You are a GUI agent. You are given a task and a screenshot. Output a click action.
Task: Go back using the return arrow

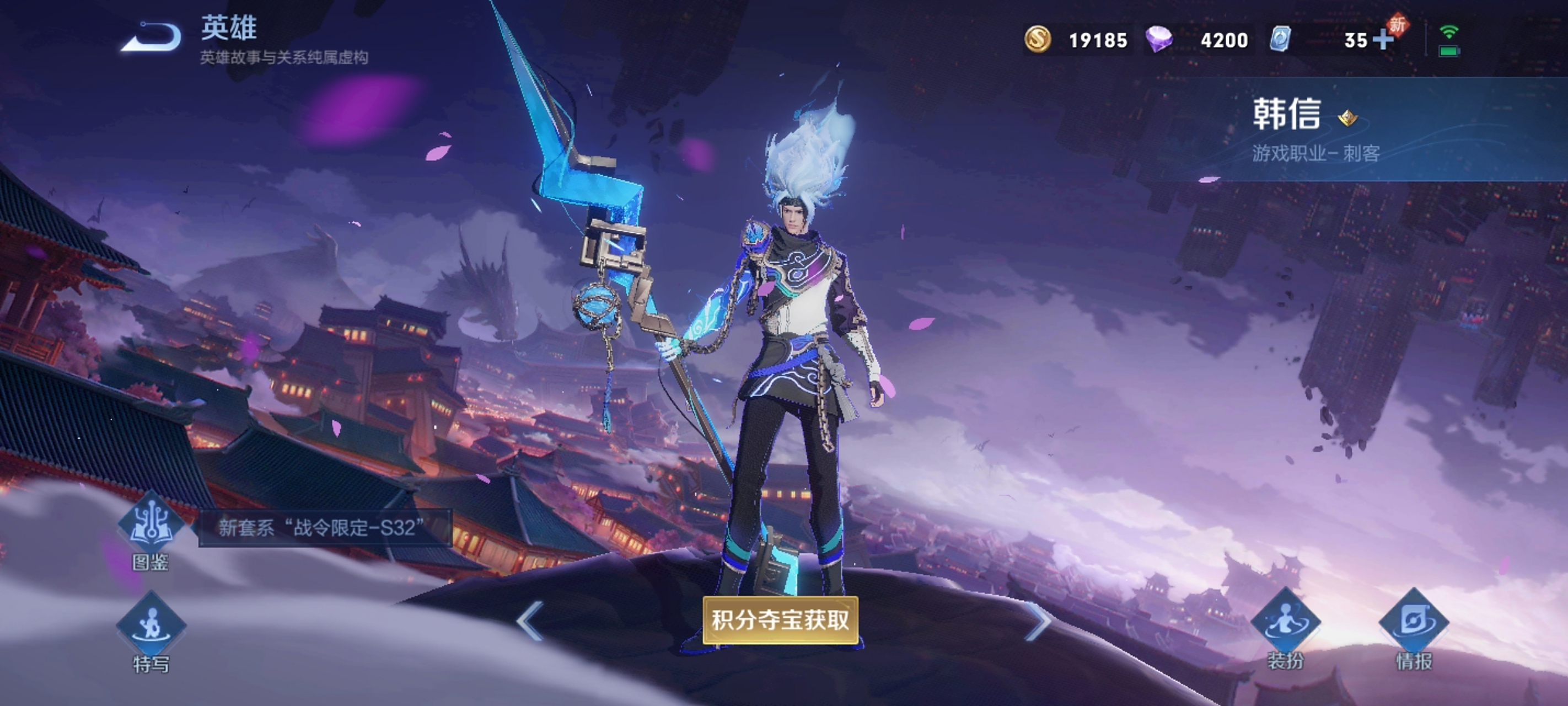pos(152,38)
